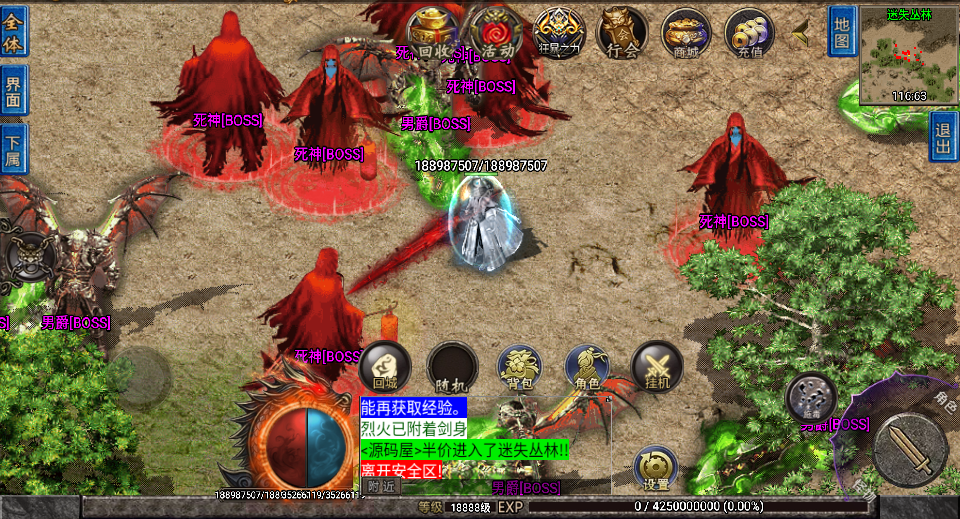
Task: Open the 回收 recycle menu
Action: point(433,33)
